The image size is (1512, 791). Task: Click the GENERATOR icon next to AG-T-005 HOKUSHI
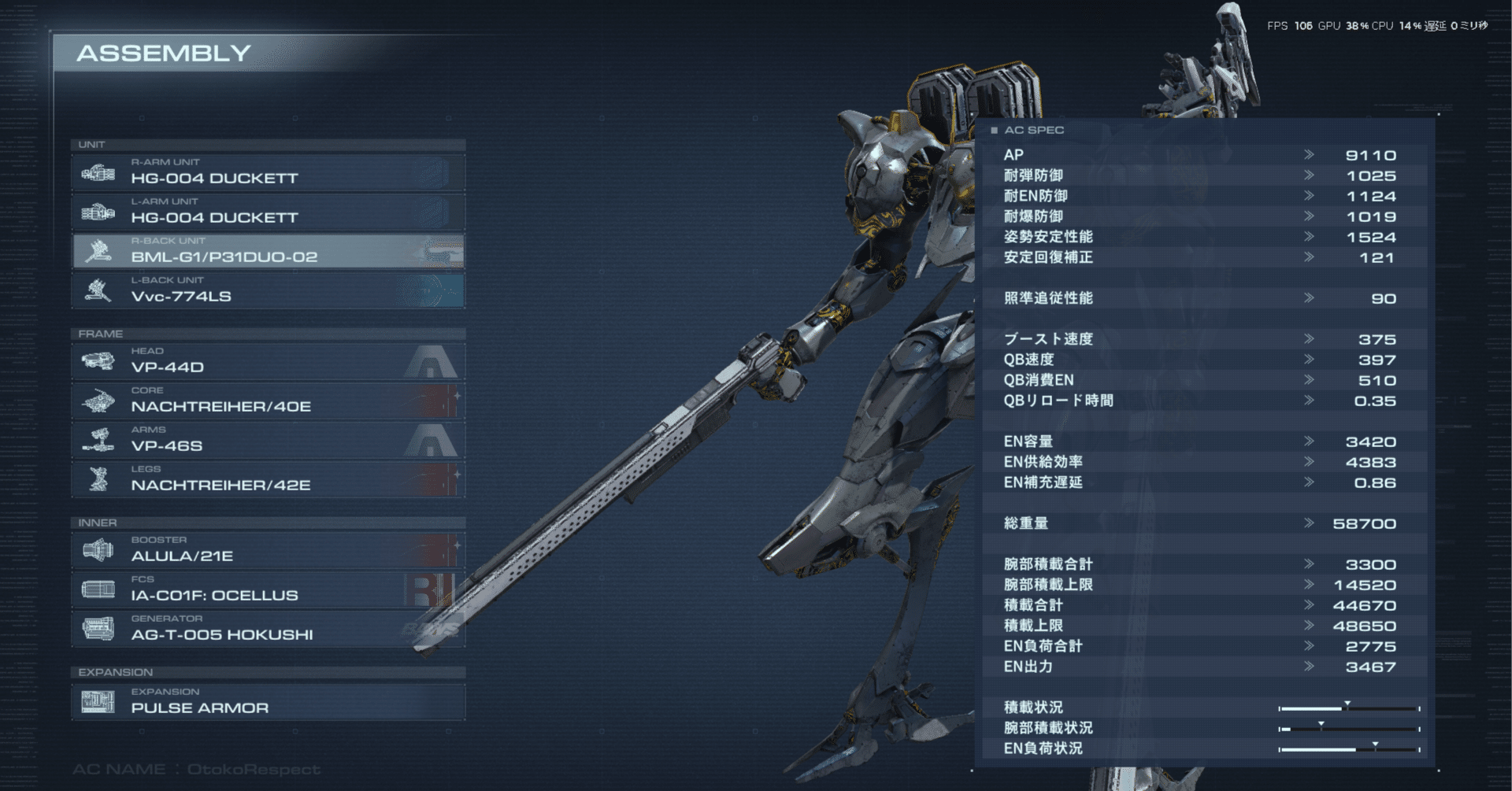99,630
